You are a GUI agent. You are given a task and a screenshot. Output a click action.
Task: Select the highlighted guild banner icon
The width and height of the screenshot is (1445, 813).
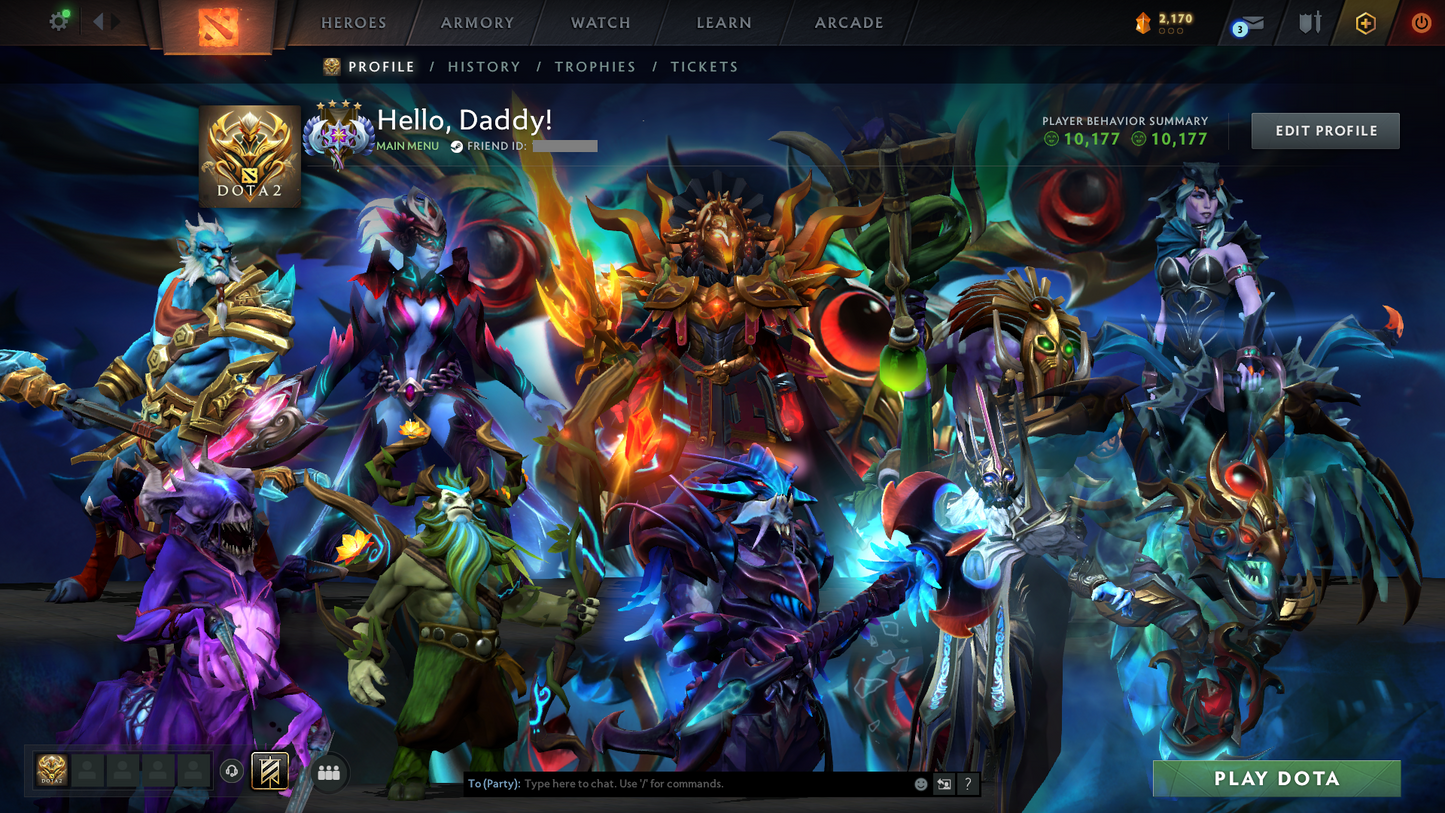268,770
